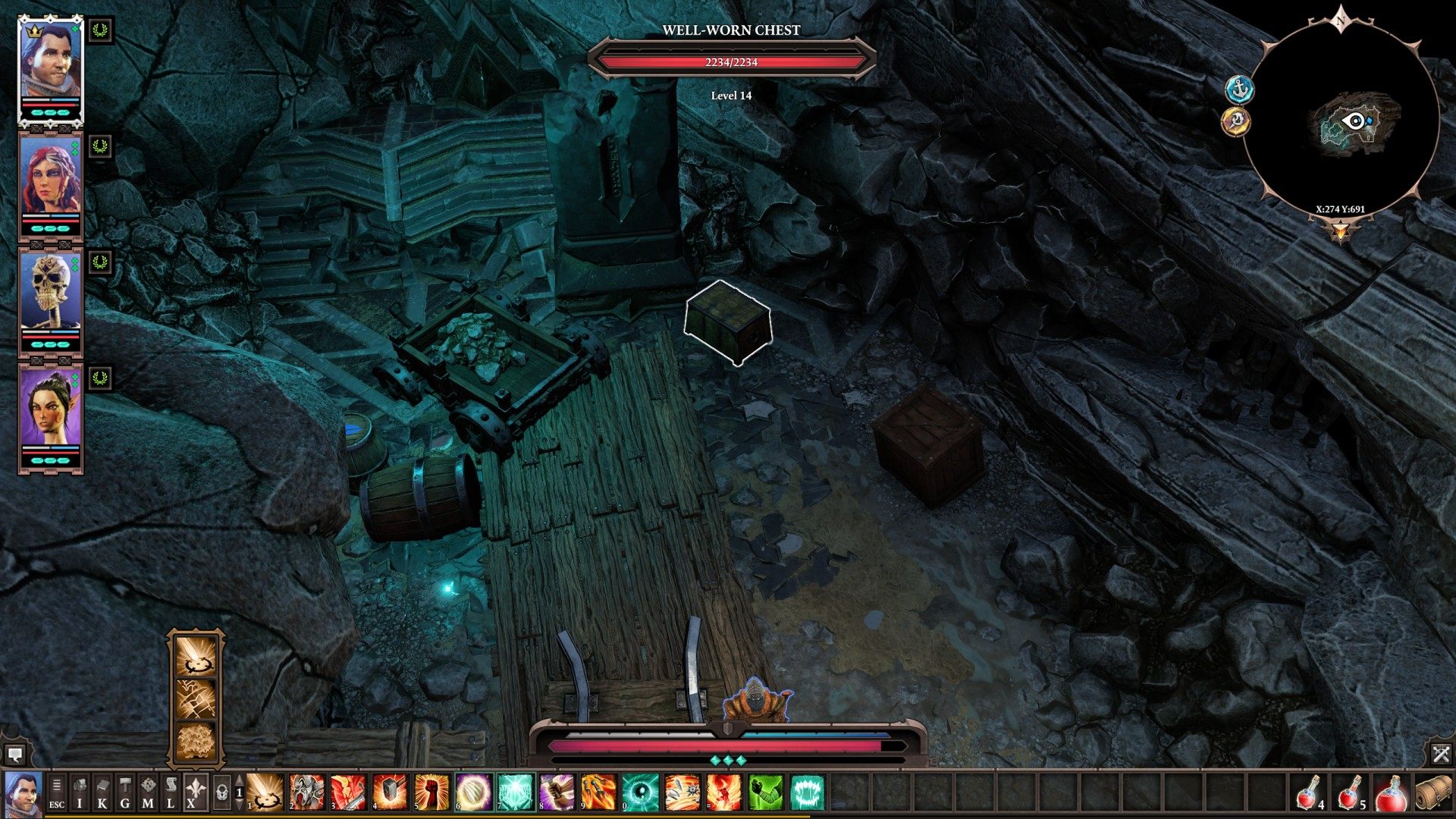Toggle the hotbar padlock

[221, 793]
